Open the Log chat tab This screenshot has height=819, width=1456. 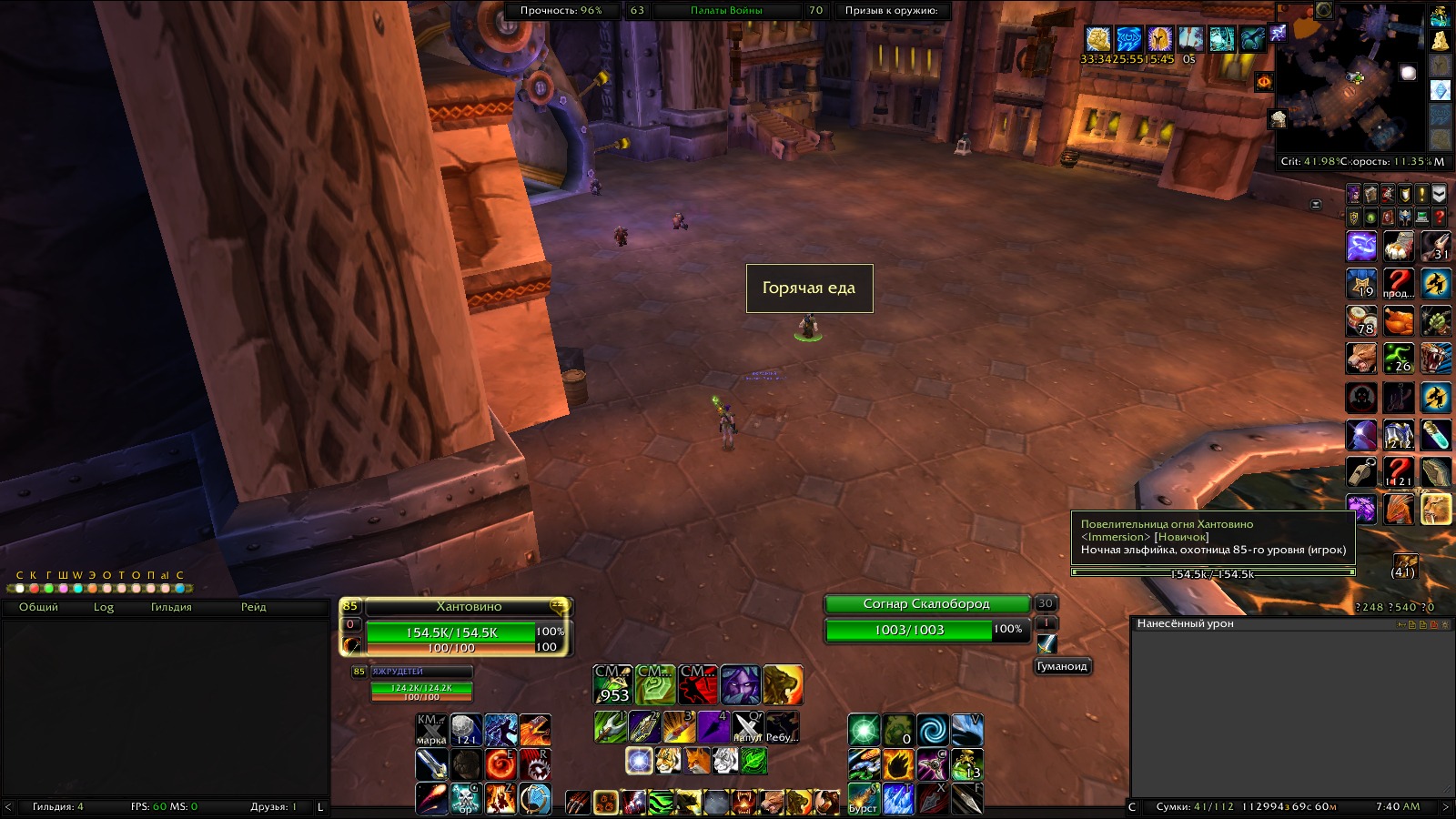pyautogui.click(x=104, y=607)
